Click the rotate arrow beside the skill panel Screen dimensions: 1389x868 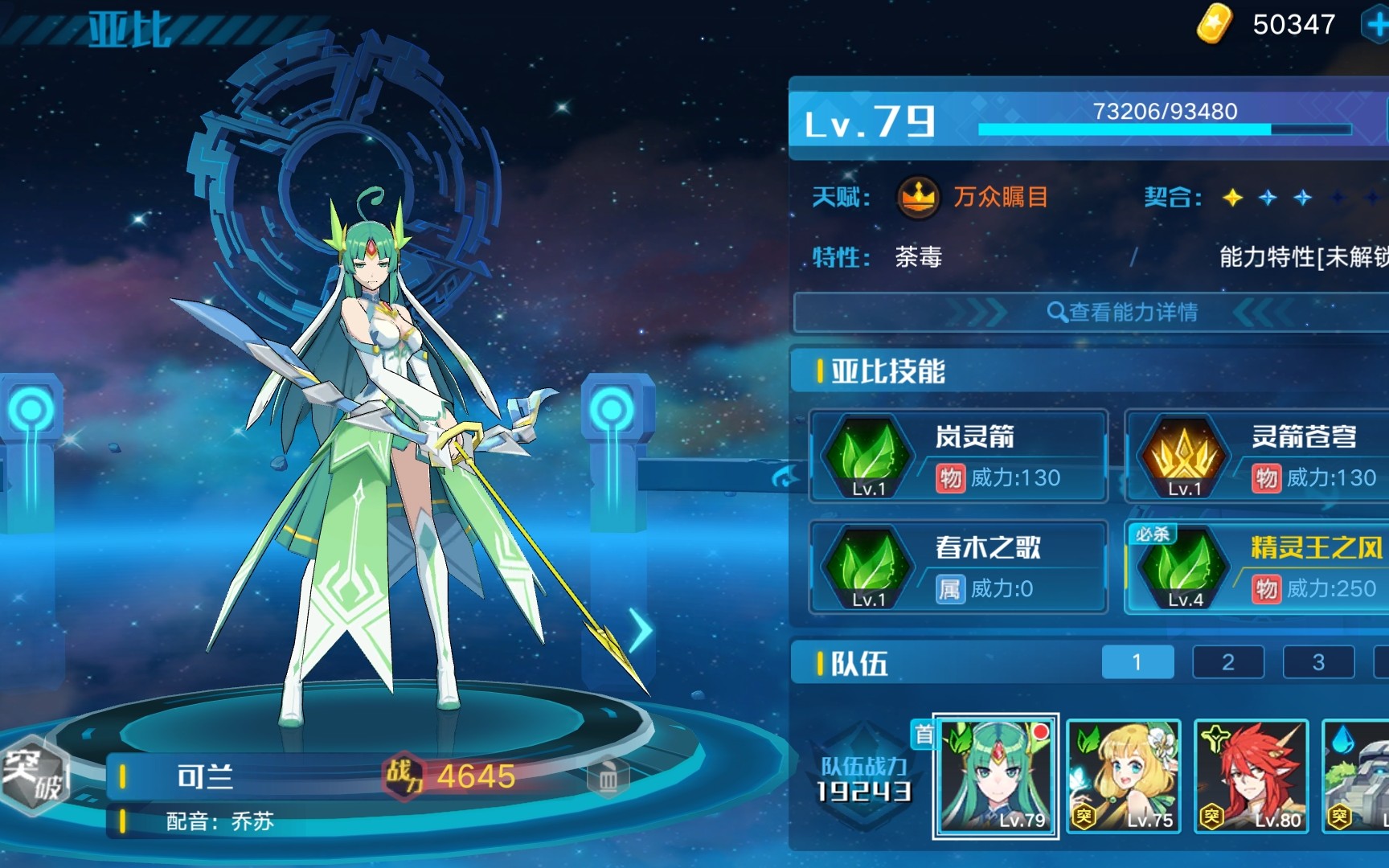(x=785, y=478)
